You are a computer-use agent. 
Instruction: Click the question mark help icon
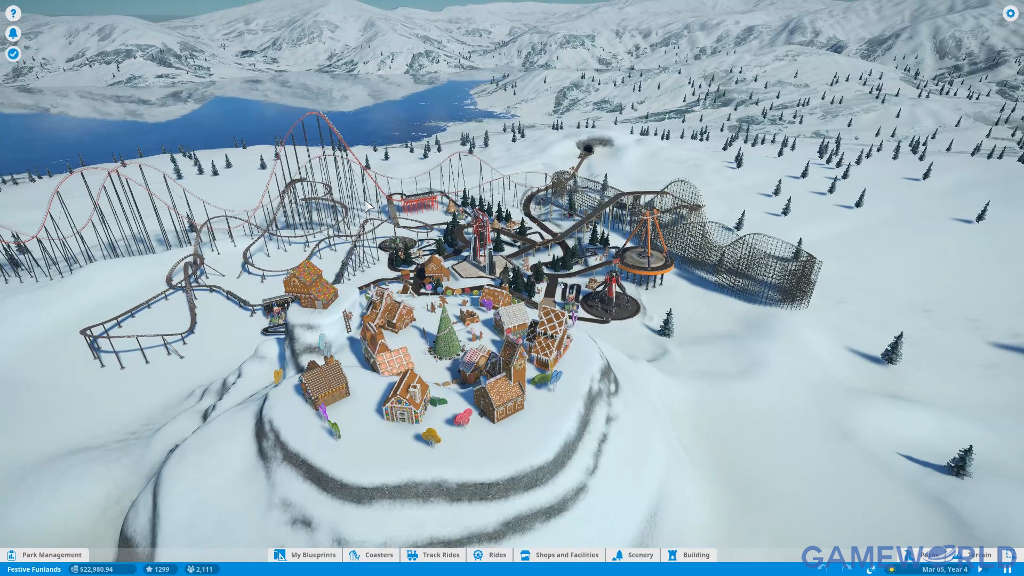click(x=13, y=14)
